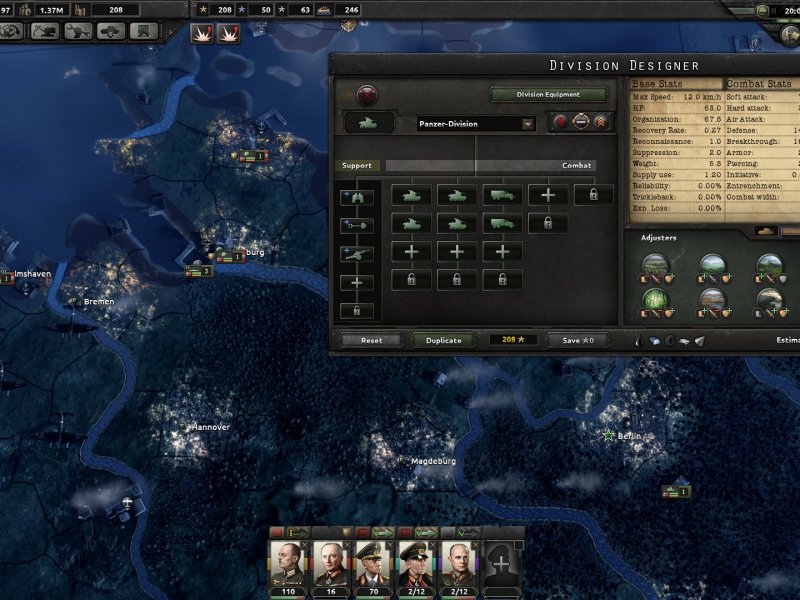Add a support company with the plus slot
This screenshot has height=600, width=800.
pos(357,283)
